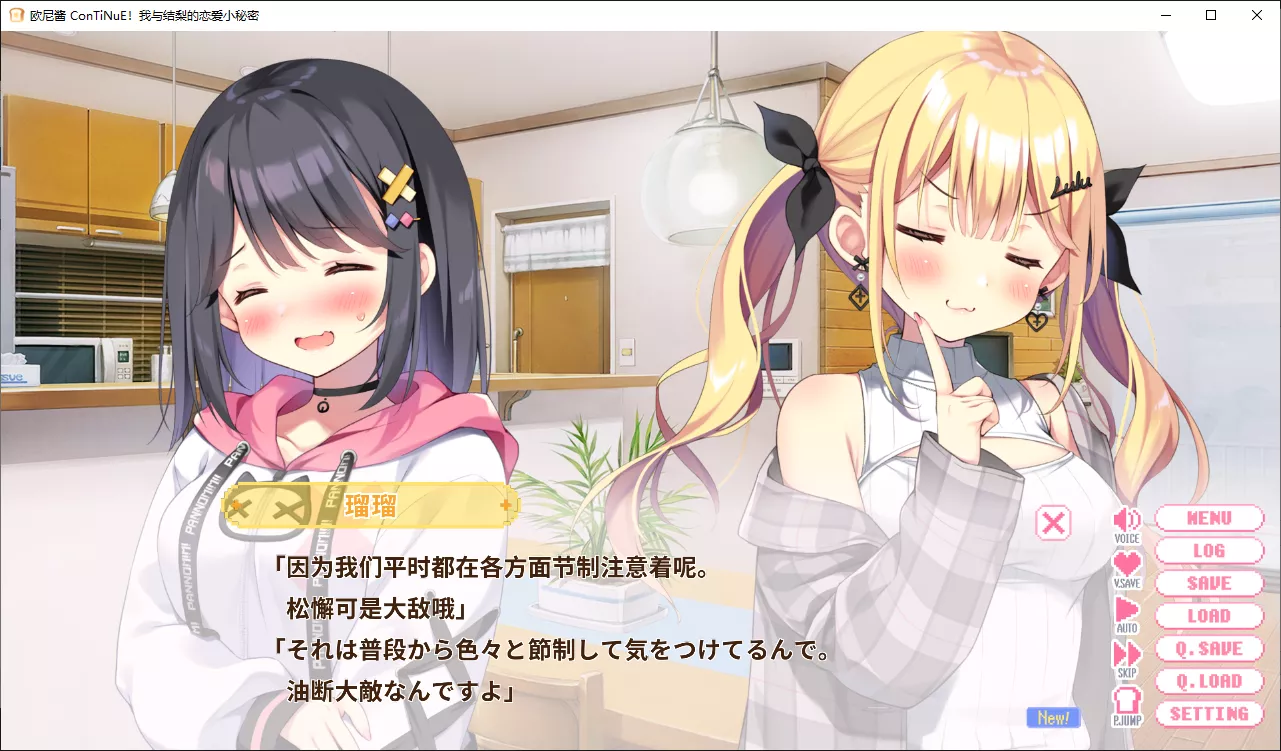The width and height of the screenshot is (1281, 751).
Task: Click the New! notification badge
Action: point(1052,716)
